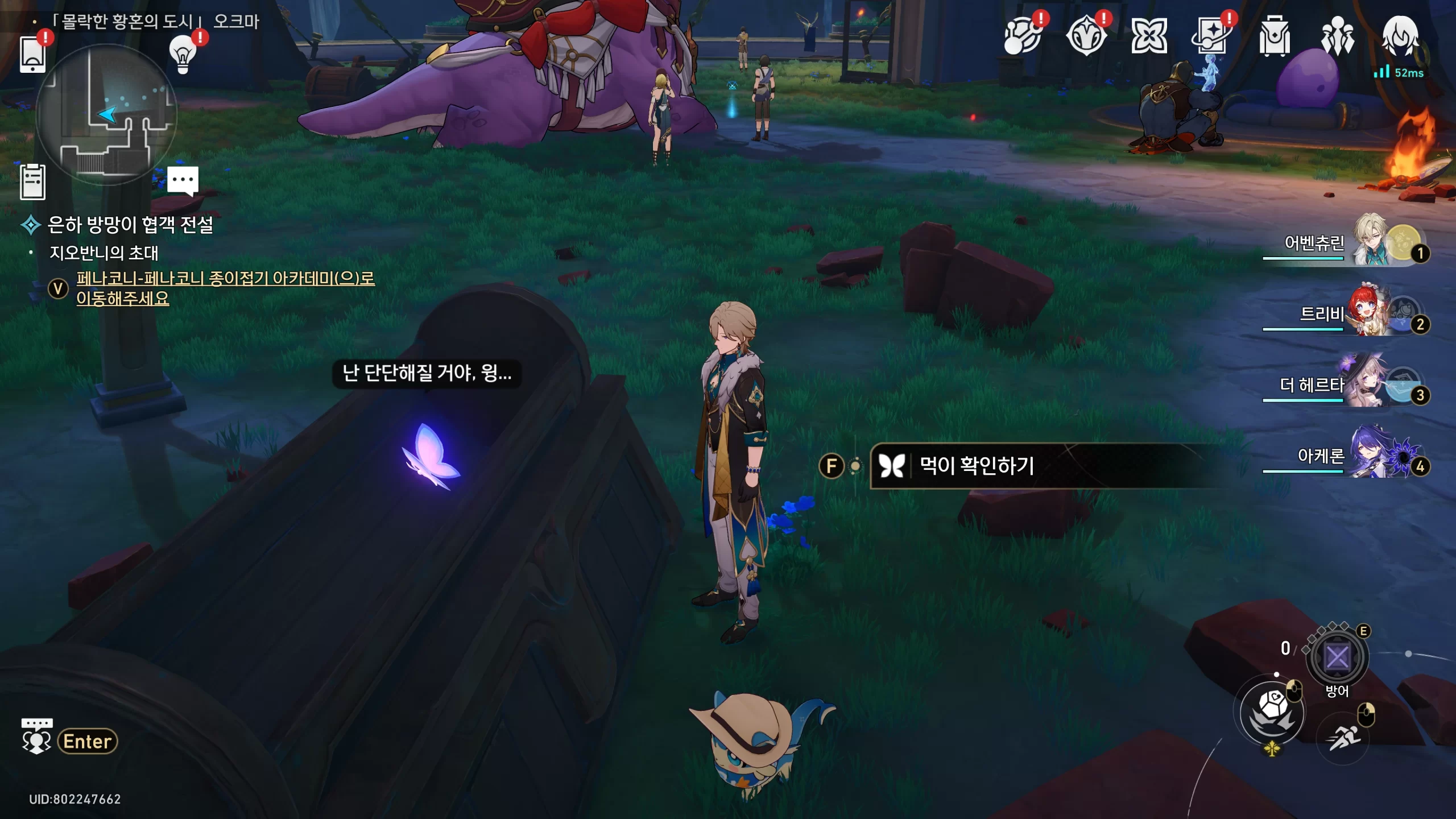Open the team setup icon
Viewport: 1456px width, 819px height.
[x=1337, y=37]
